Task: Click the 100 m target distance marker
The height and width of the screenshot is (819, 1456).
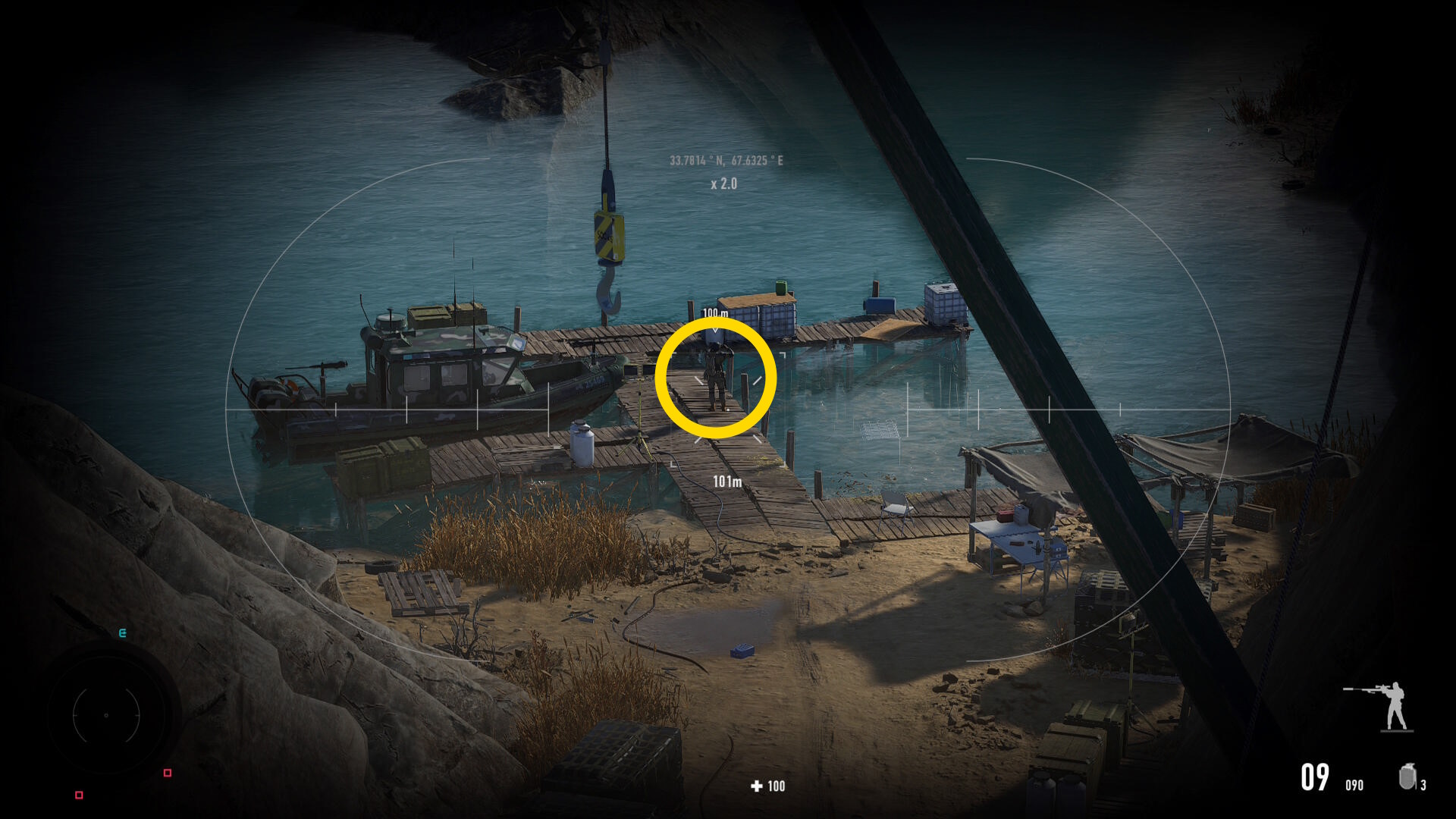Action: pos(714,313)
